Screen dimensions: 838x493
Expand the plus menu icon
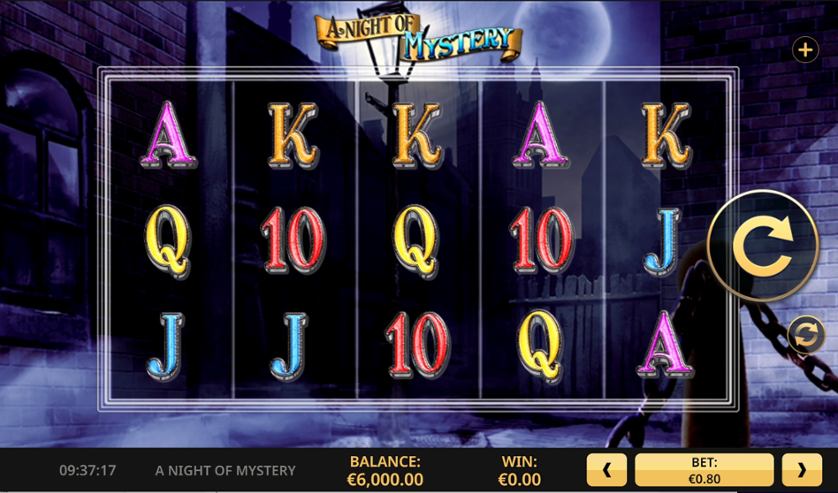coord(804,49)
